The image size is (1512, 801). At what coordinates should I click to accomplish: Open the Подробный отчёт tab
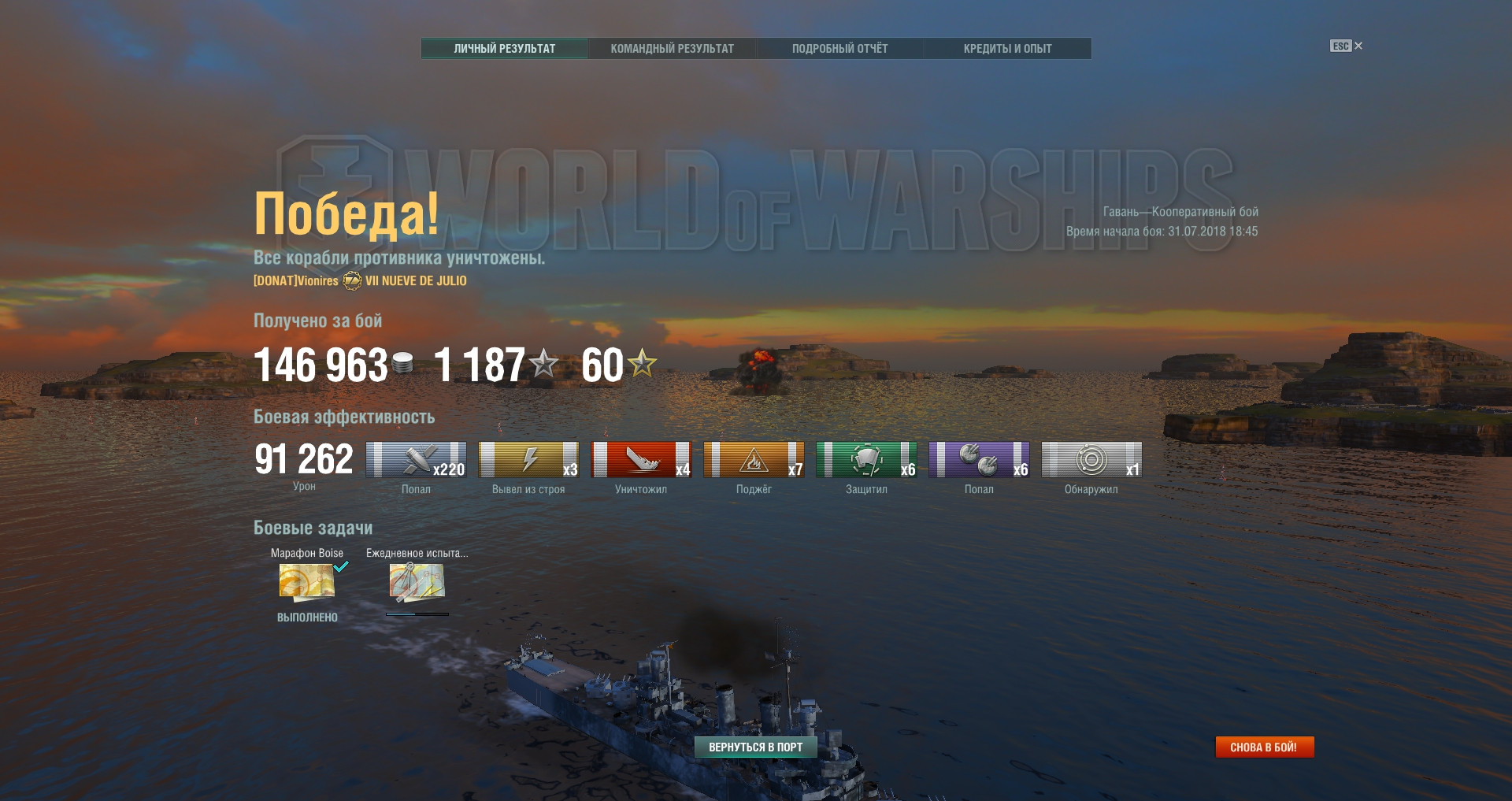839,49
